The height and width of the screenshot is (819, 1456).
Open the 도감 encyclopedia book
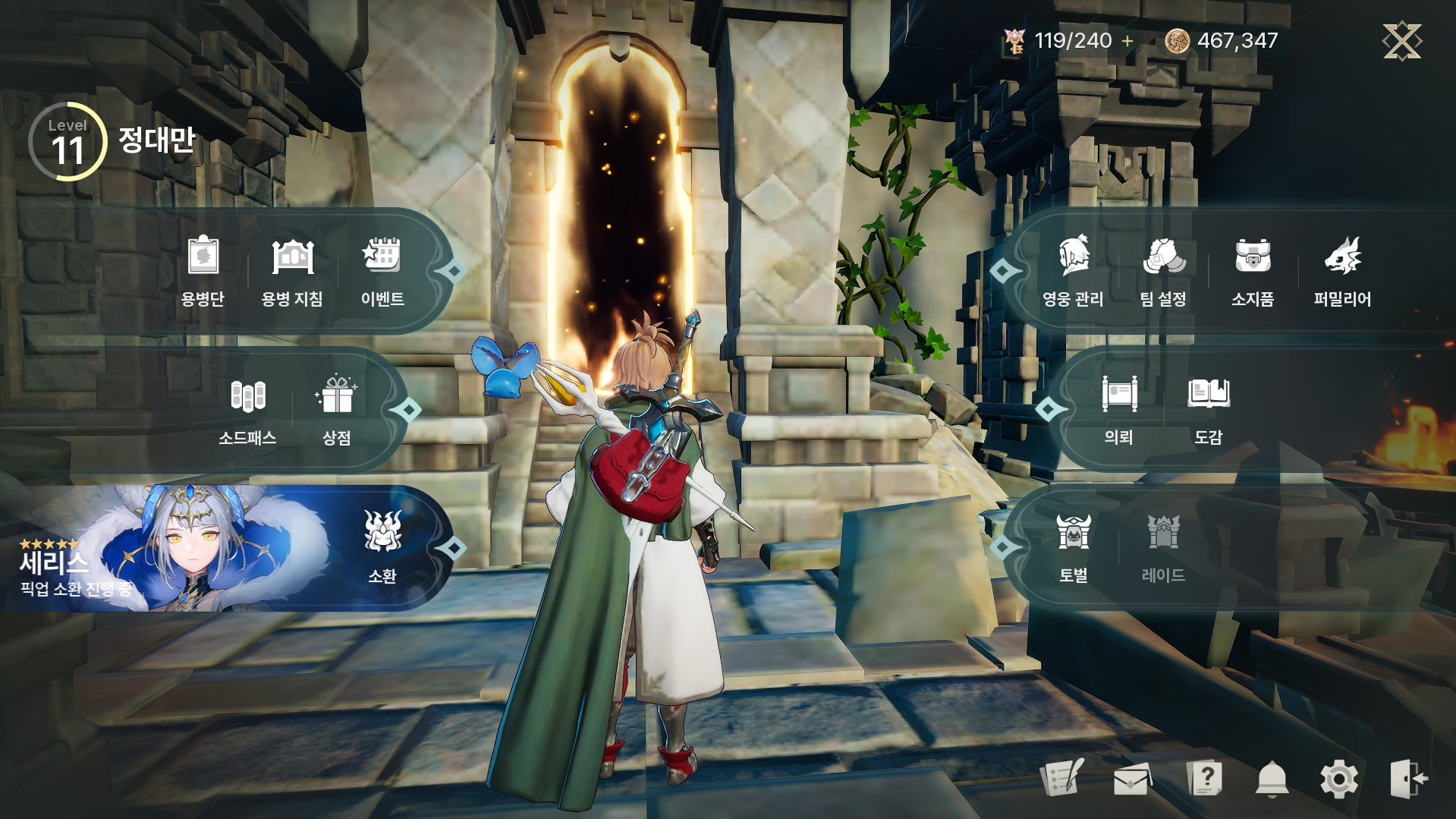pyautogui.click(x=1209, y=410)
